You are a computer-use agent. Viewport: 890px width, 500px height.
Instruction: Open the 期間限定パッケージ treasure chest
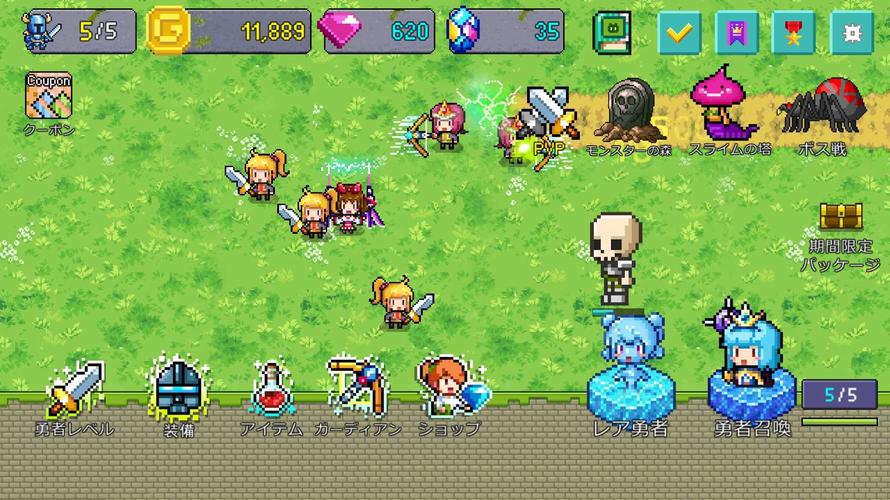click(x=840, y=219)
